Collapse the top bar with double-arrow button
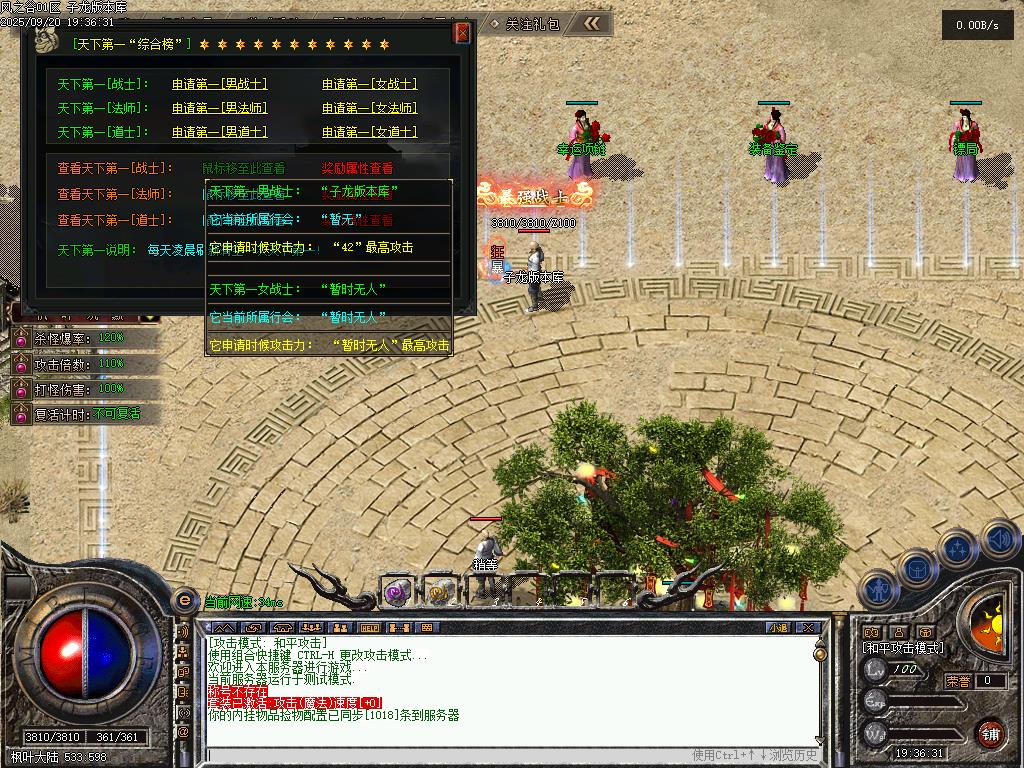 [592, 23]
